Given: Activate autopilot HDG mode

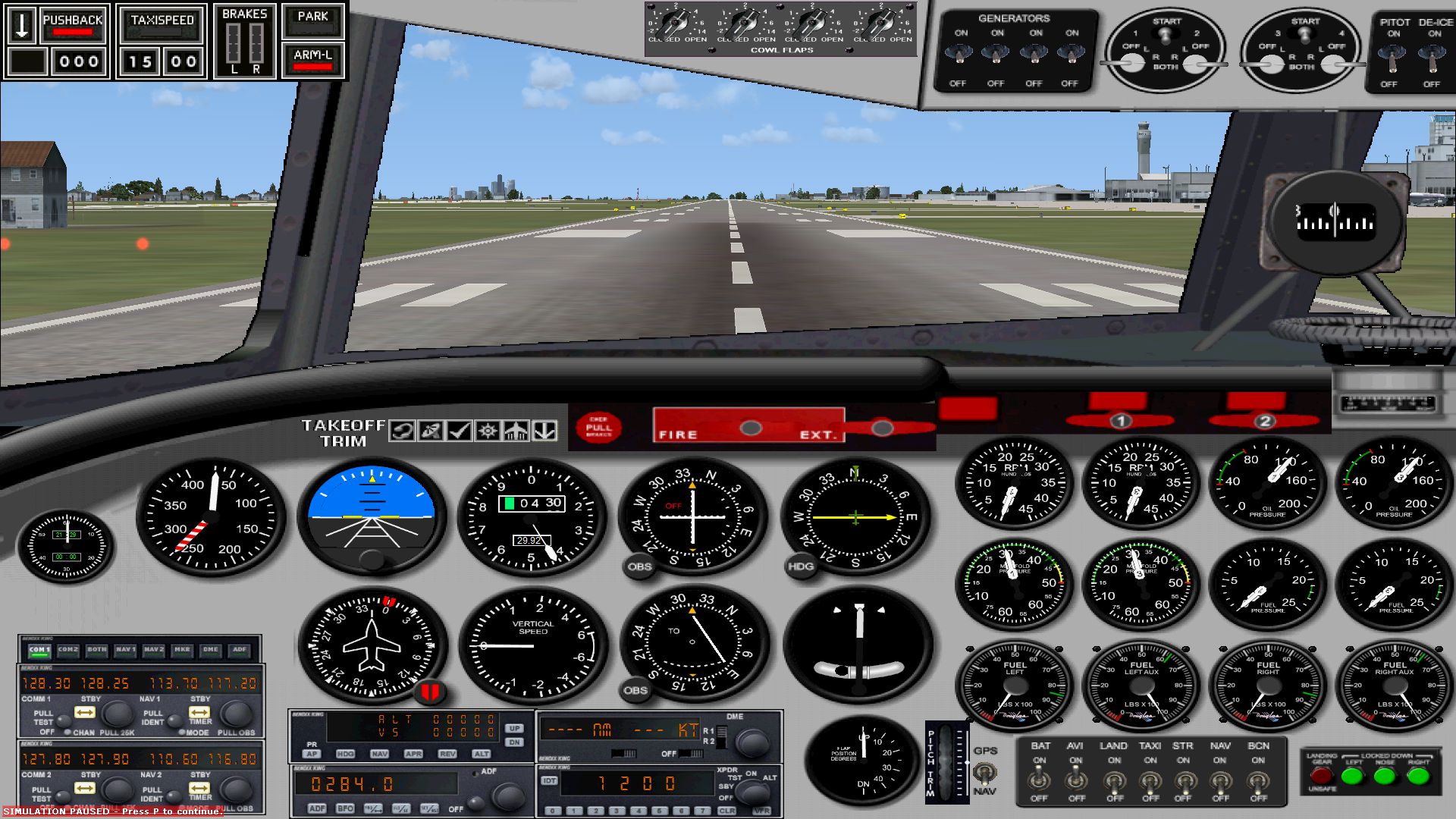Looking at the screenshot, I should click(x=345, y=754).
